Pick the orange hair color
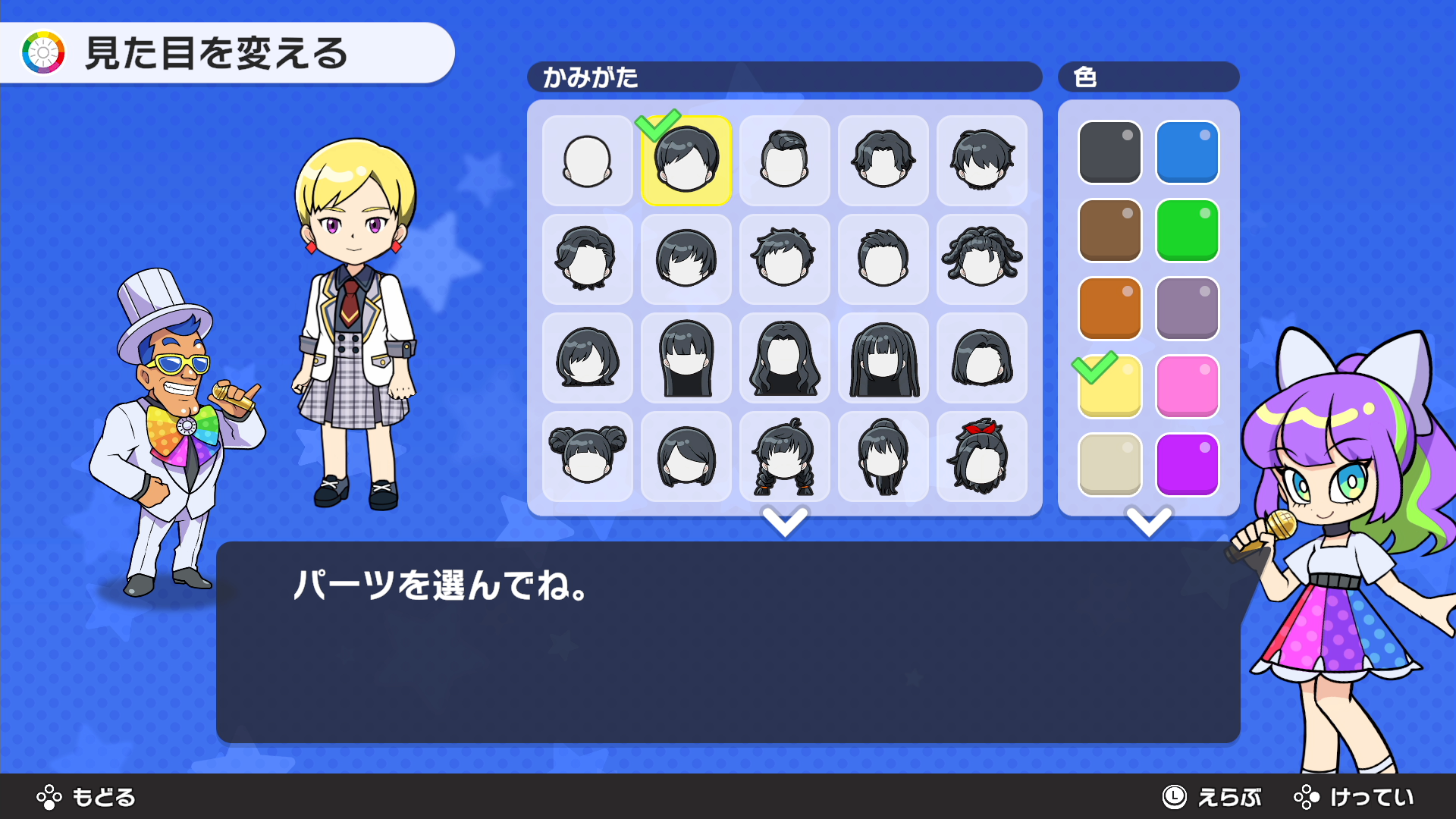 point(1109,309)
